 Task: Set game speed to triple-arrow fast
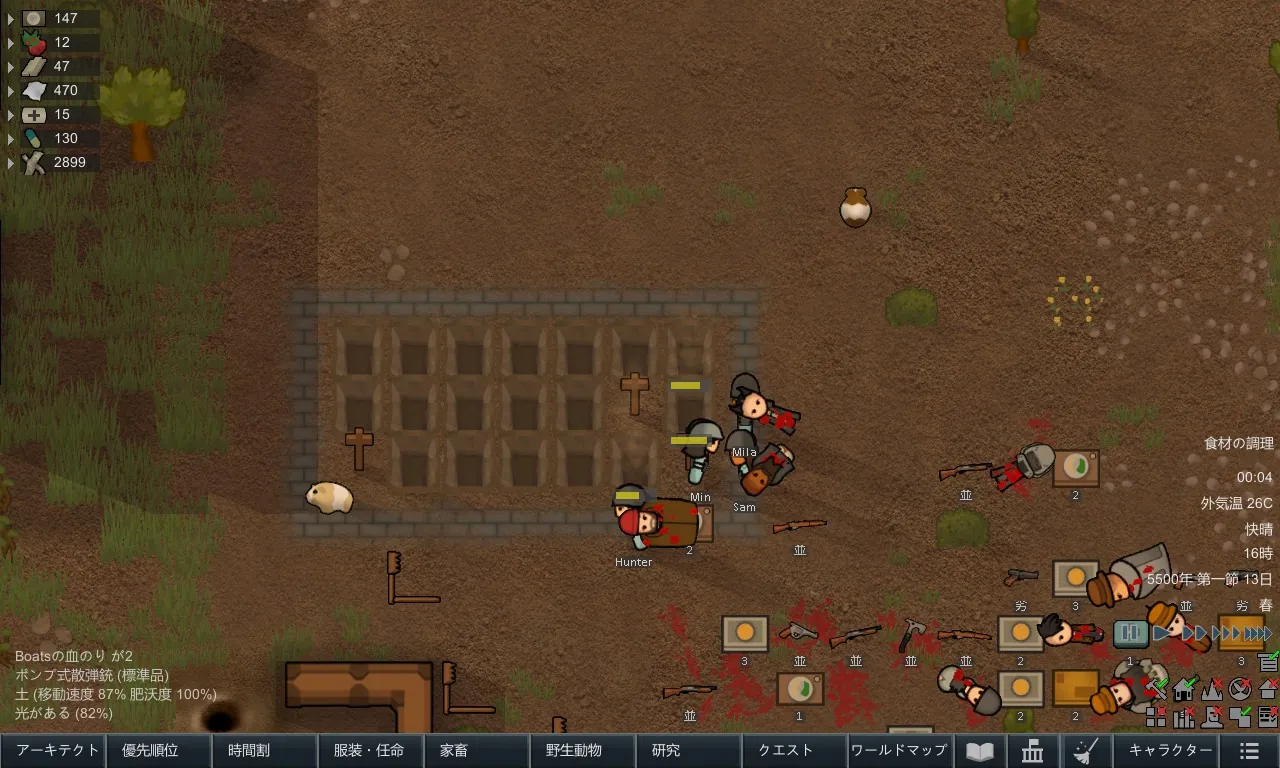tap(1228, 633)
